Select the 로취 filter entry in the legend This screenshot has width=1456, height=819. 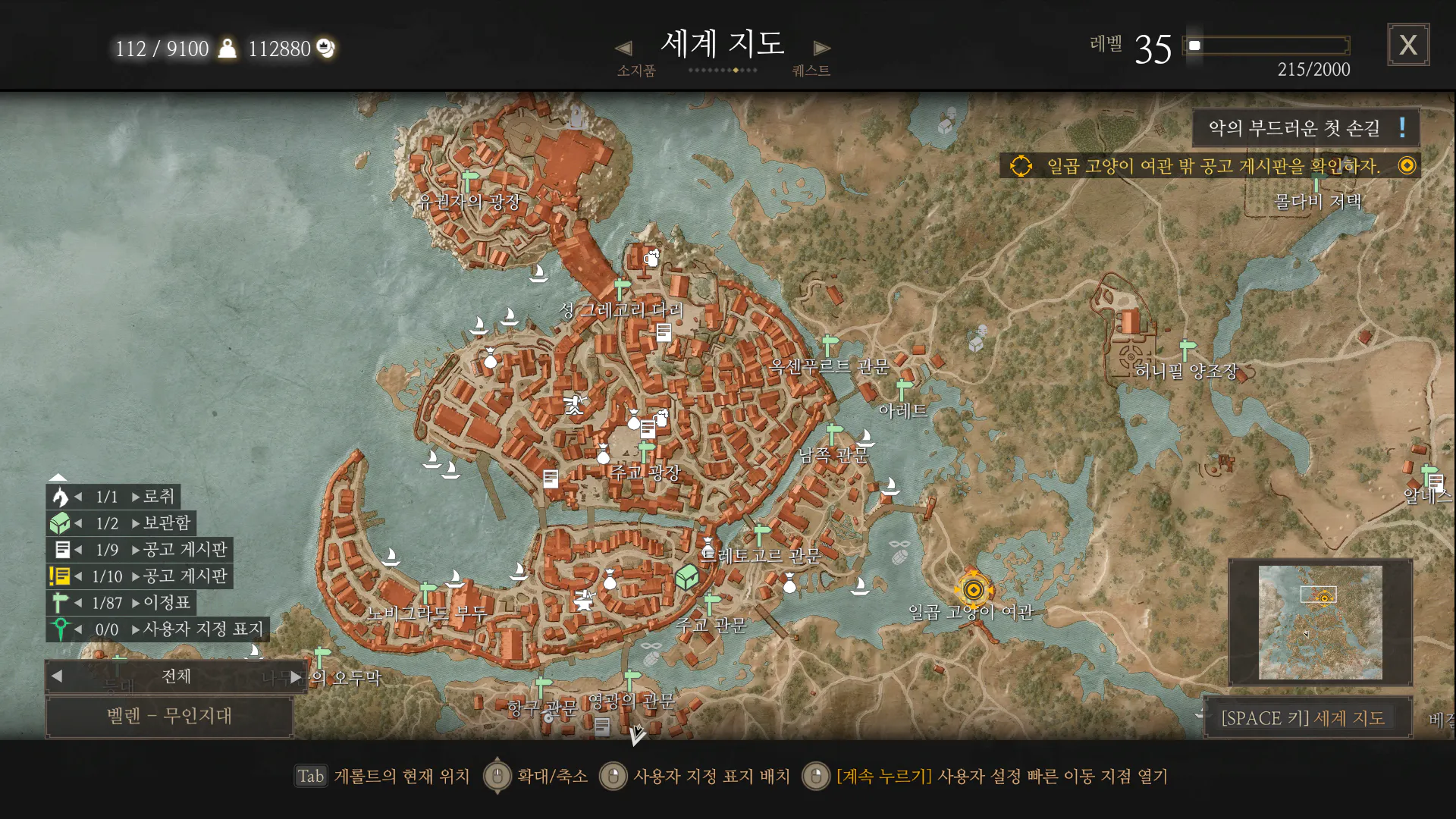114,497
